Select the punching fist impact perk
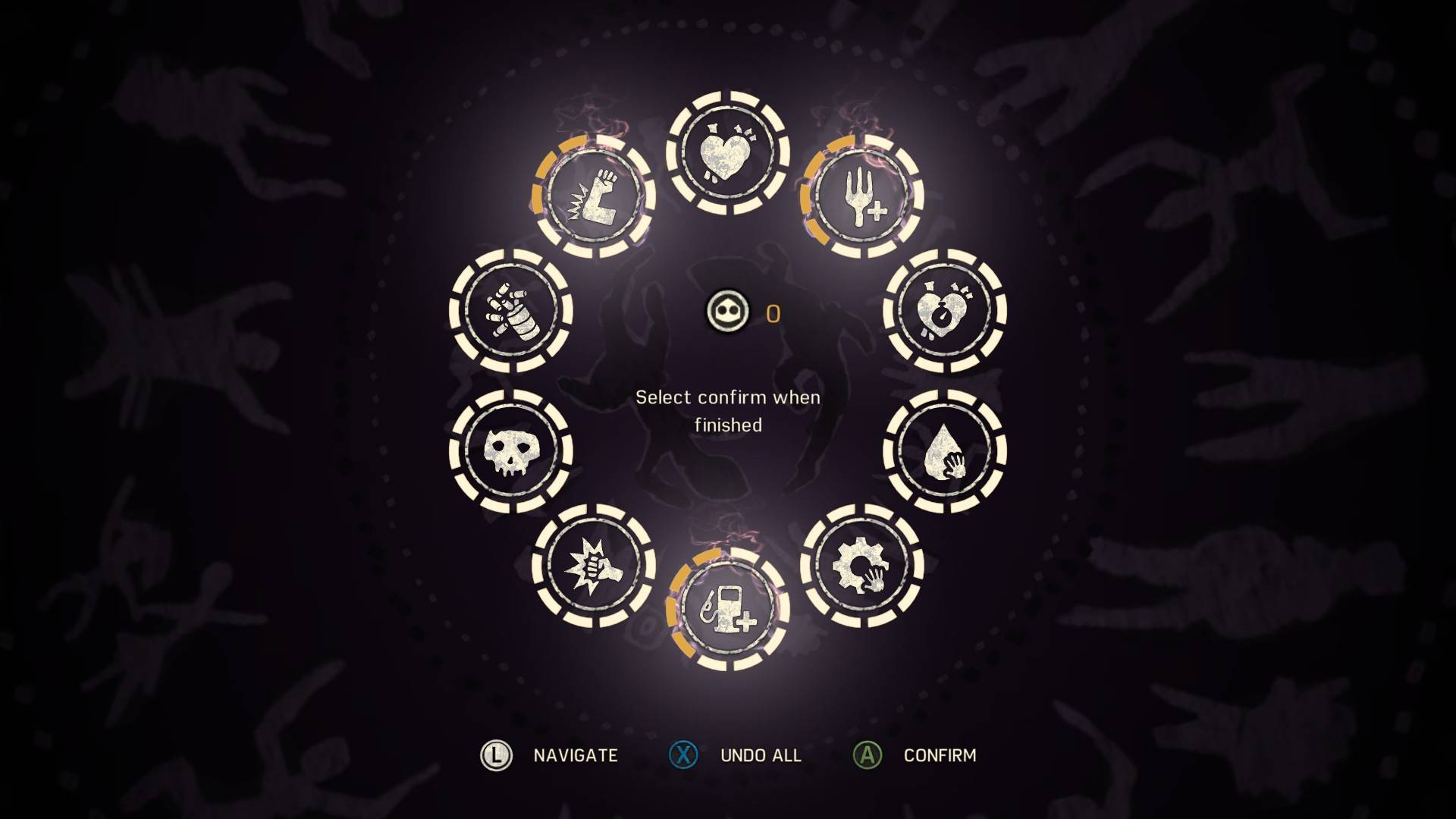Screen dimensions: 1456x819 point(594,566)
